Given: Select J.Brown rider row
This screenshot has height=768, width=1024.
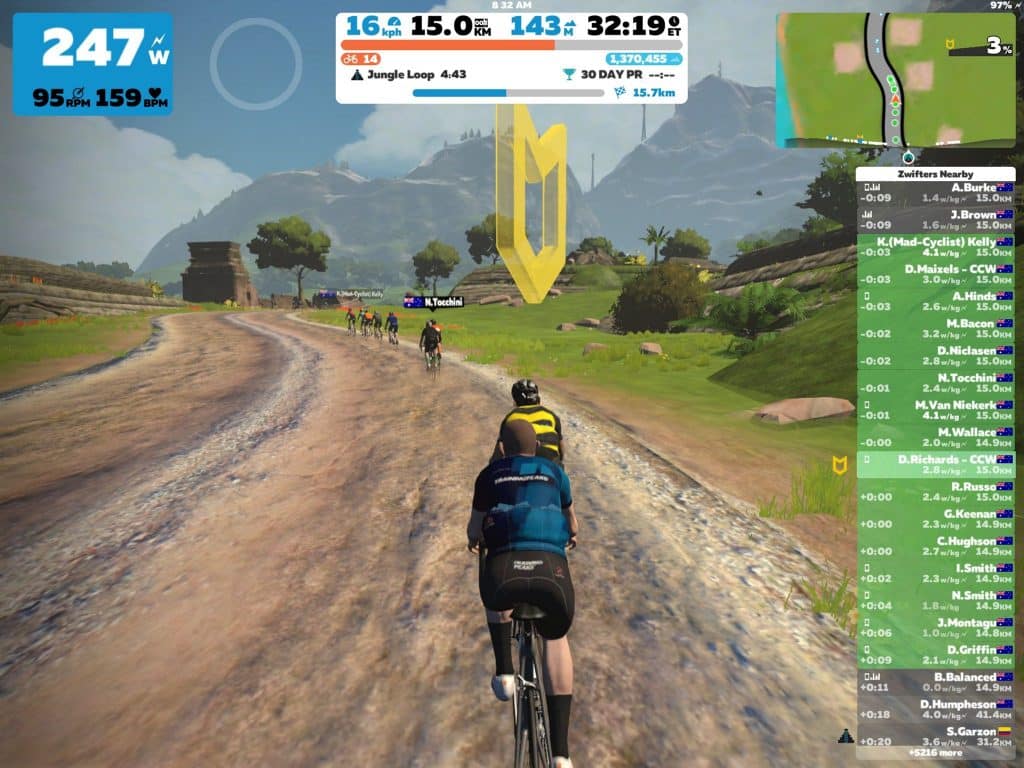Looking at the screenshot, I should (x=936, y=220).
